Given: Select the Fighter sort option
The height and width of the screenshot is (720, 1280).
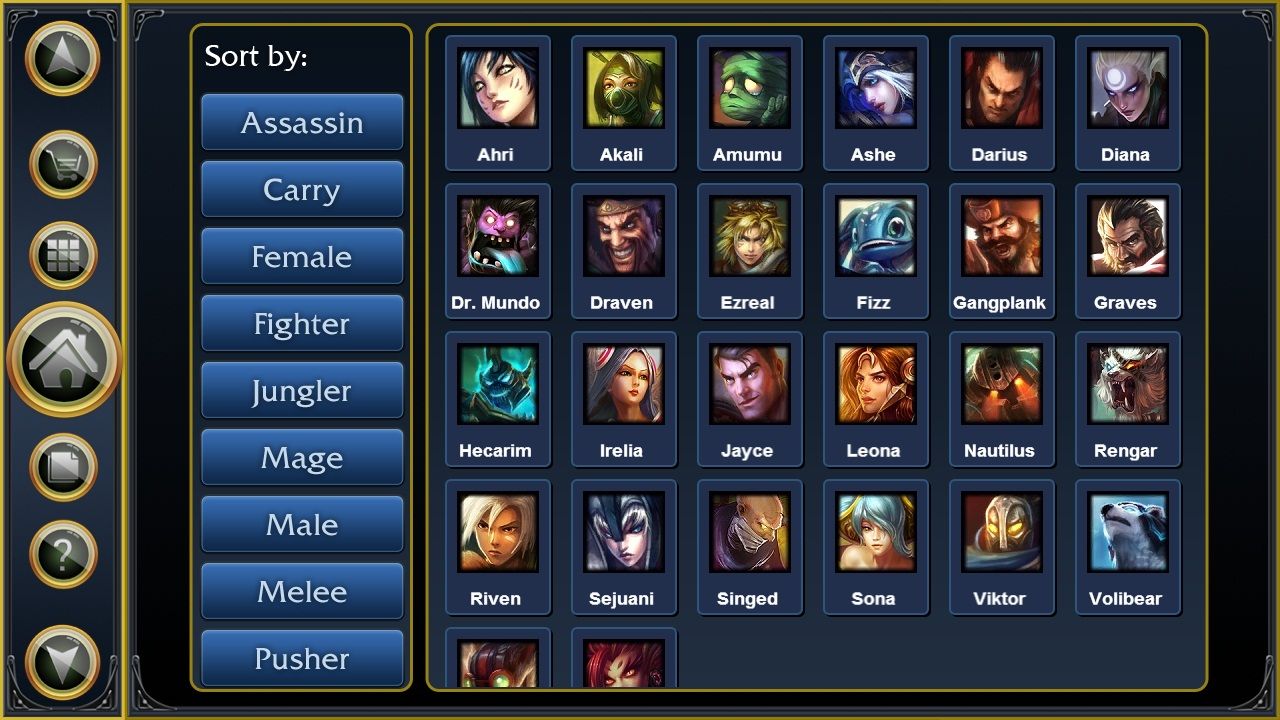Looking at the screenshot, I should coord(302,323).
